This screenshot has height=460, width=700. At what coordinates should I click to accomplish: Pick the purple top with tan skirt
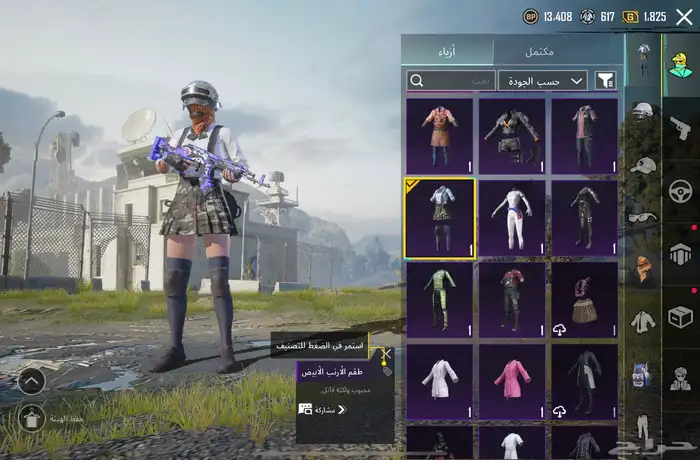click(584, 300)
